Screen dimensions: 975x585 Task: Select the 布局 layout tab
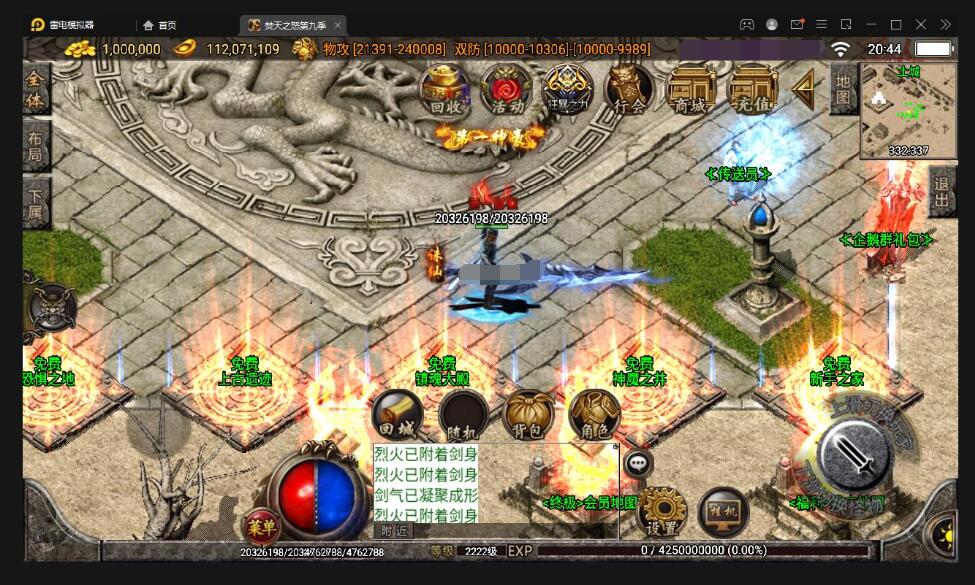(x=36, y=148)
